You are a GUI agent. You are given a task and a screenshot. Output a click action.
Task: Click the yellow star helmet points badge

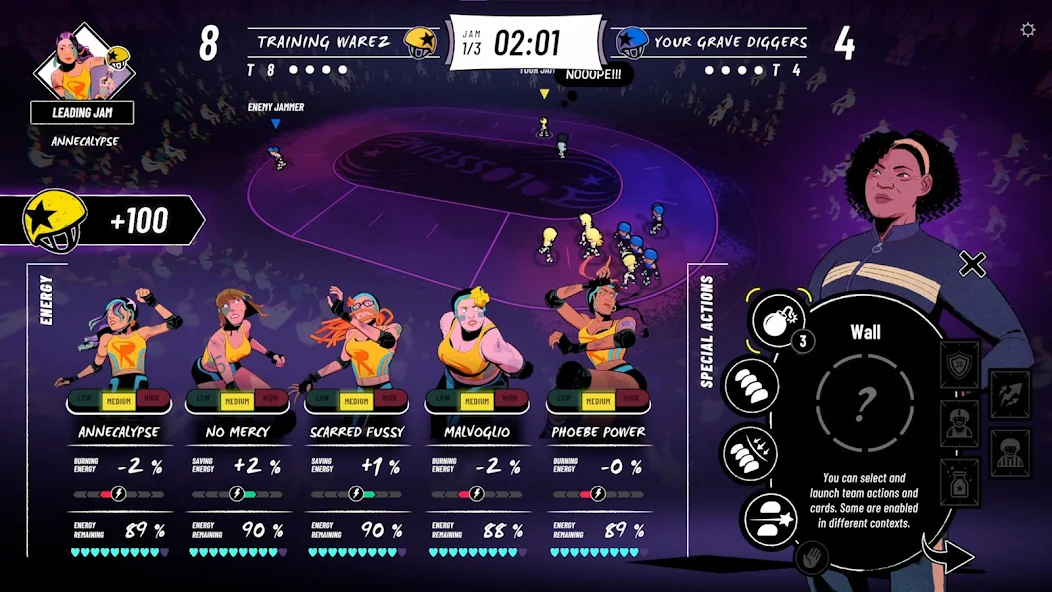click(55, 220)
